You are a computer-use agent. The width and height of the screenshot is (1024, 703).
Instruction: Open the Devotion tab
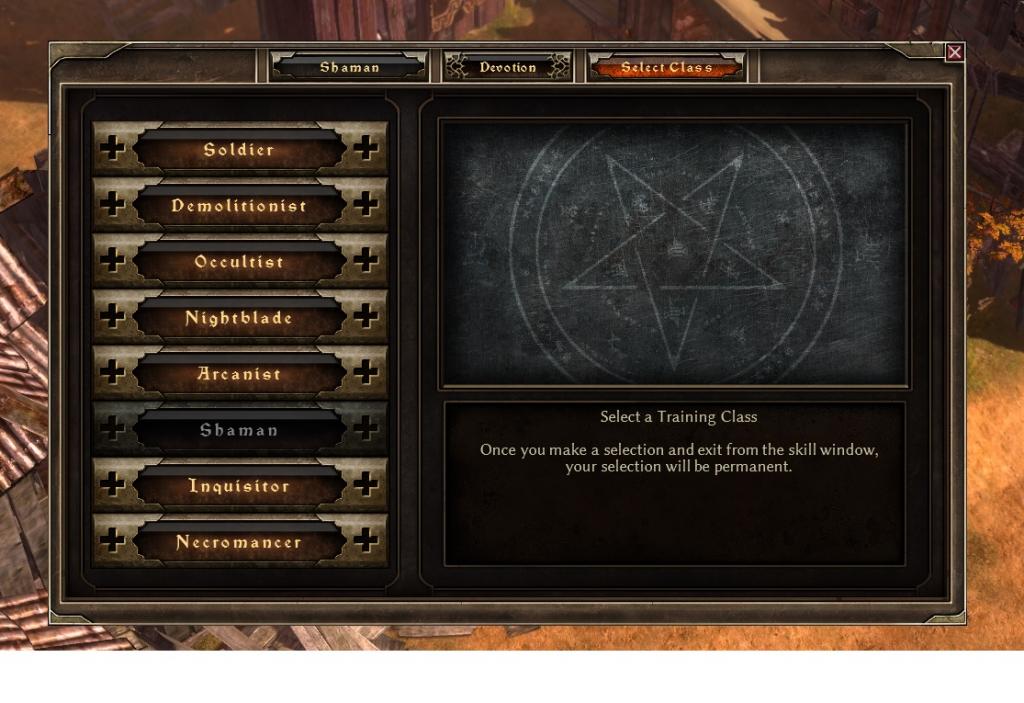508,67
